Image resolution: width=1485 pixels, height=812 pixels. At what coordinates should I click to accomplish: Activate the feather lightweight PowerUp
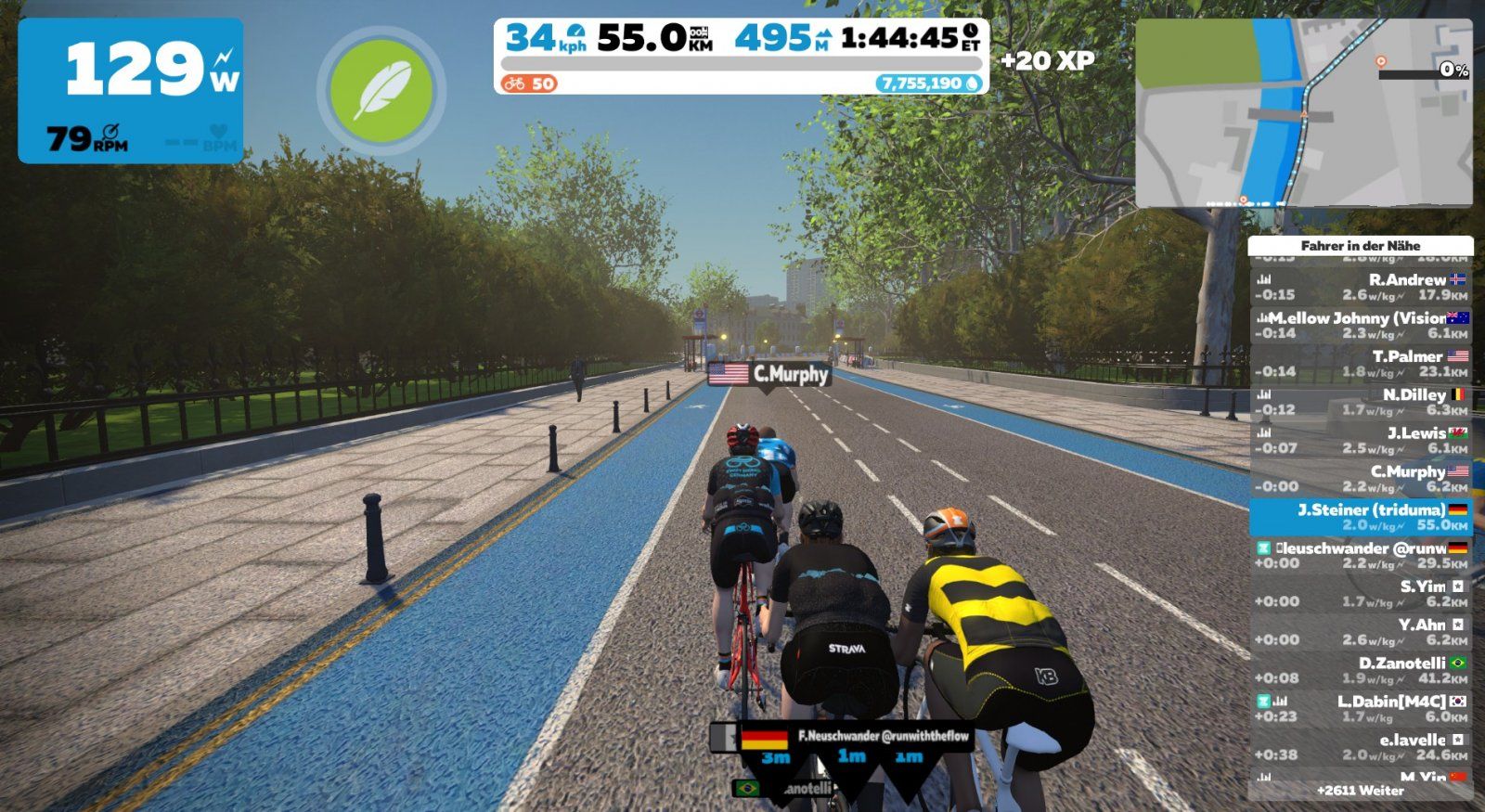(381, 91)
